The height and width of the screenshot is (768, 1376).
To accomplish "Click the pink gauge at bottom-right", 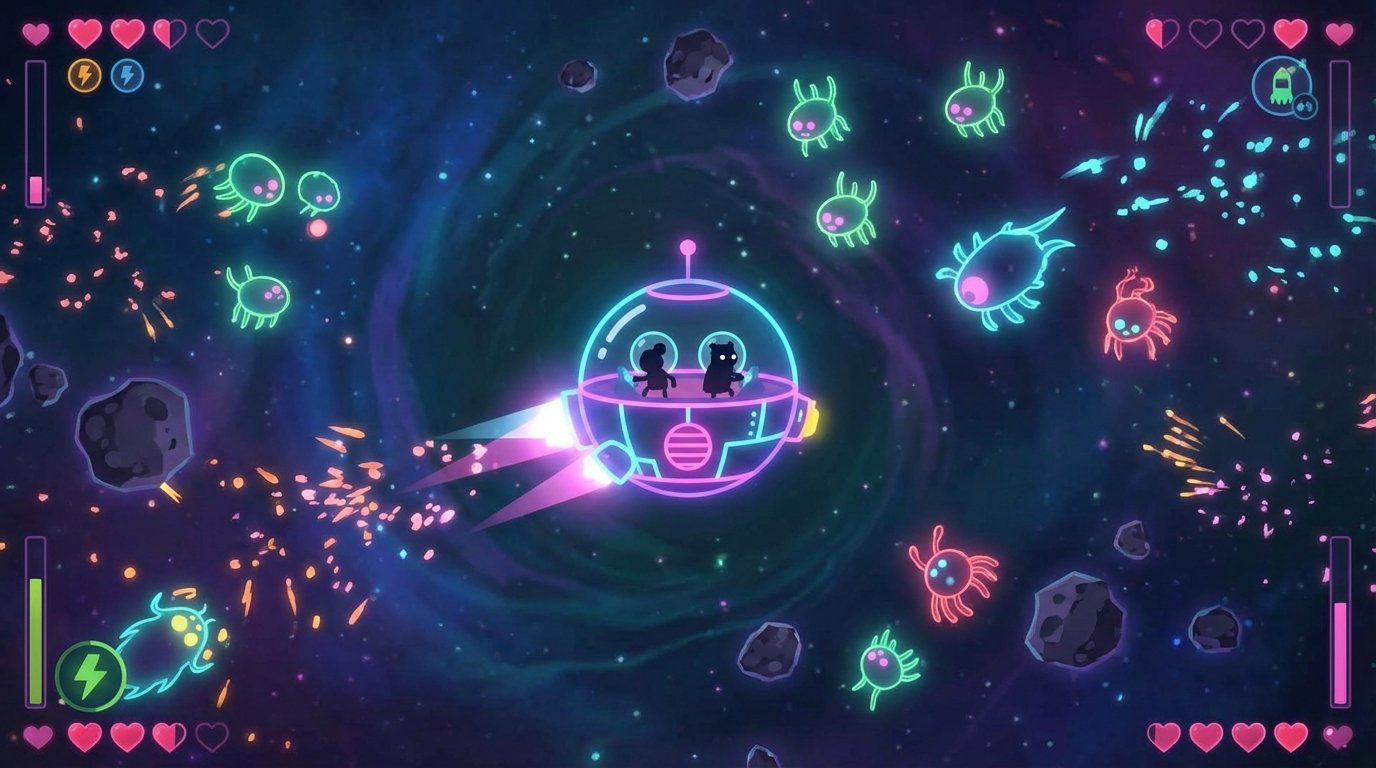I will (x=1339, y=620).
